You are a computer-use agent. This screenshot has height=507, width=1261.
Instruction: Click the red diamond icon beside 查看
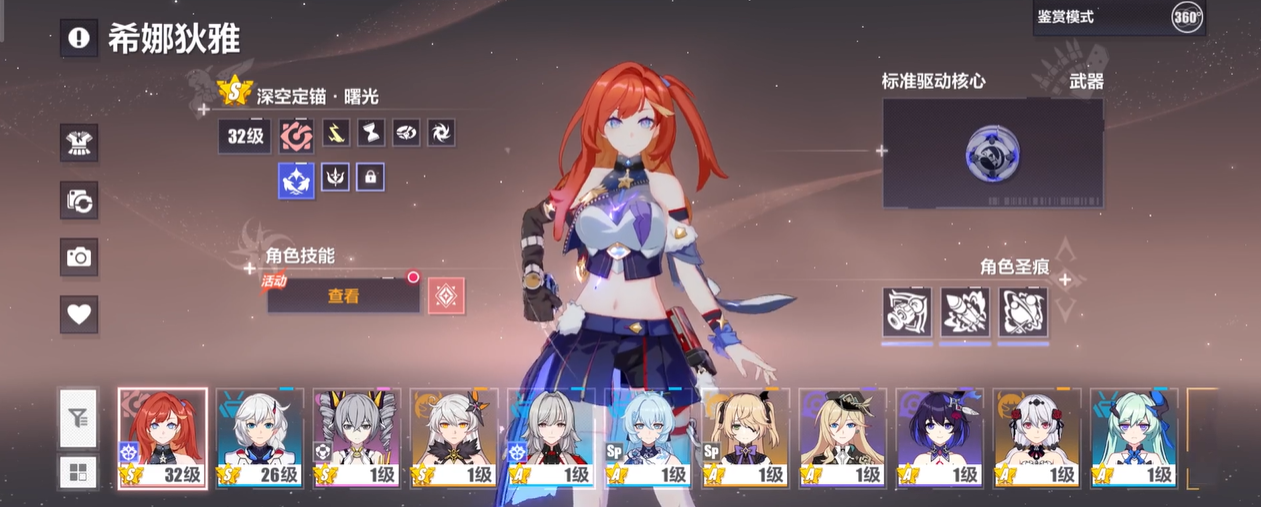[x=446, y=296]
